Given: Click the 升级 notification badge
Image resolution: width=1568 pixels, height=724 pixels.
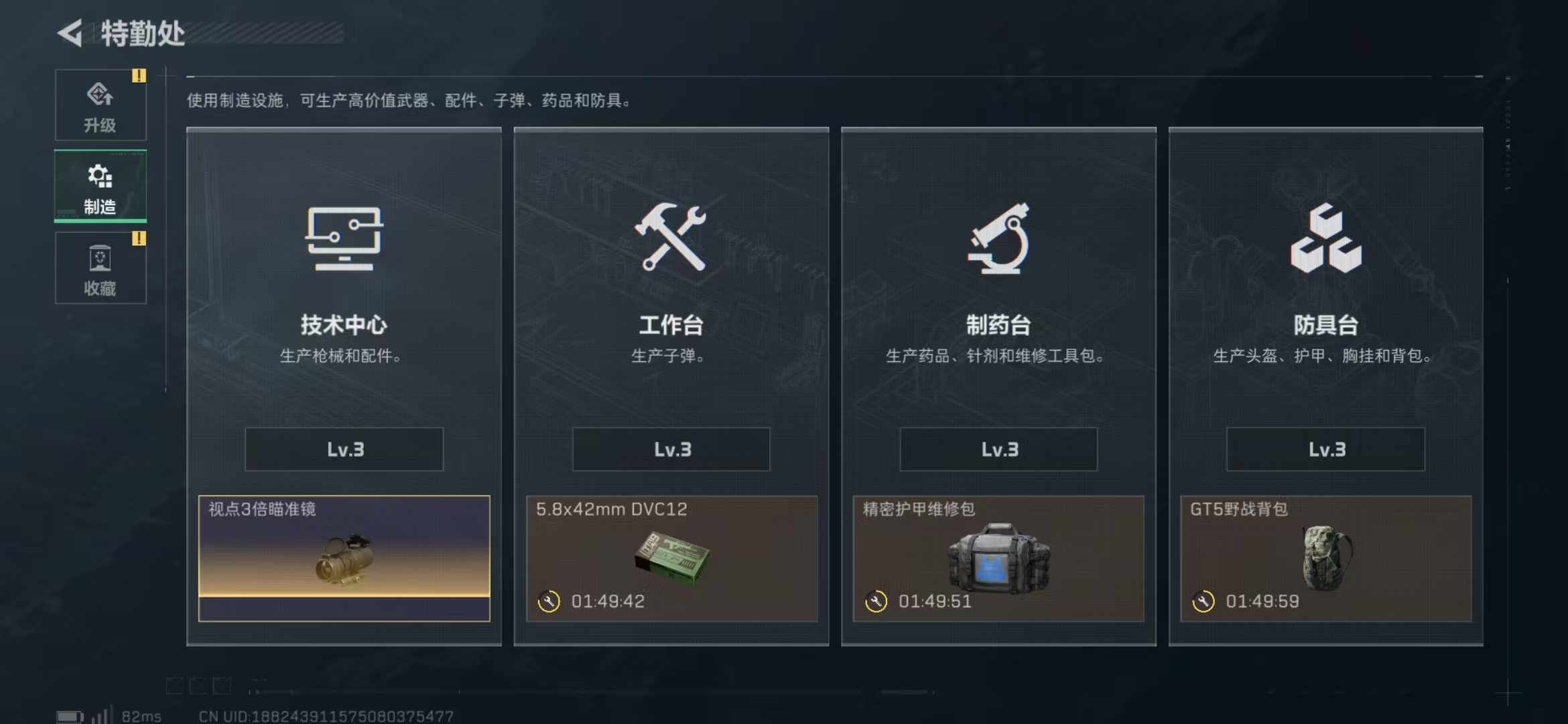Looking at the screenshot, I should (x=139, y=76).
